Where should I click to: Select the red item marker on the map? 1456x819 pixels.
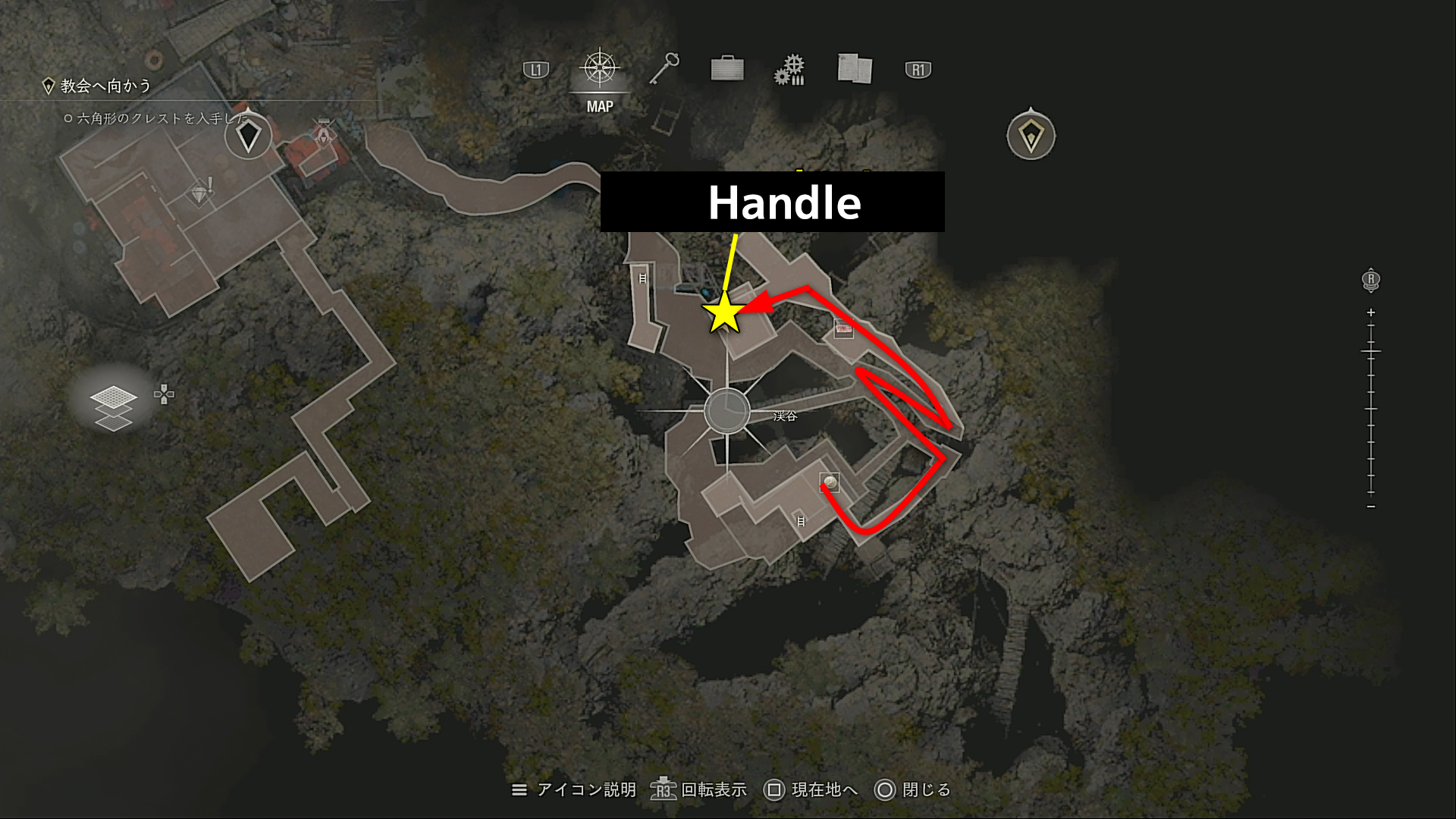[843, 328]
